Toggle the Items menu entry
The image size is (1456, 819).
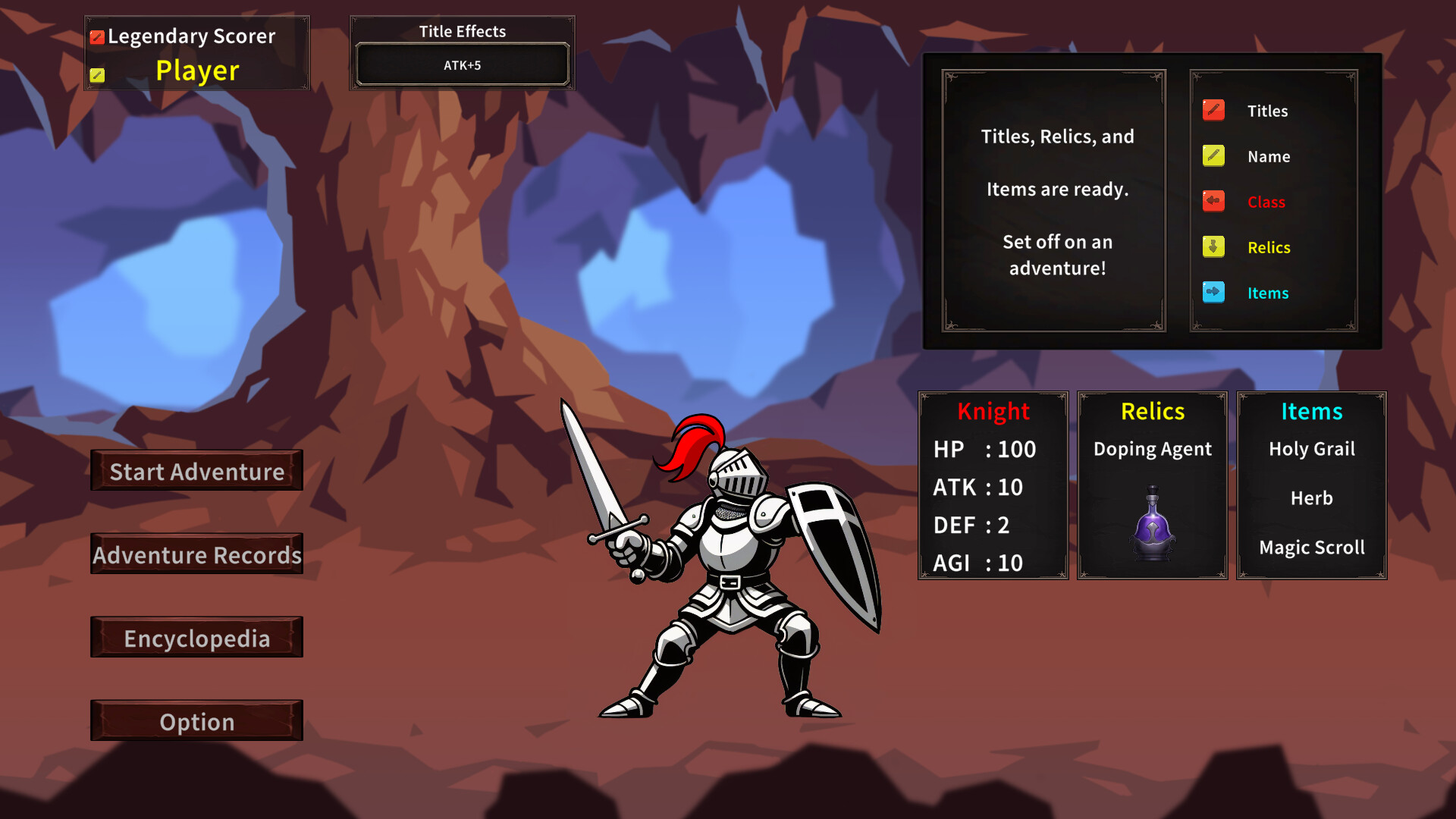click(1268, 293)
